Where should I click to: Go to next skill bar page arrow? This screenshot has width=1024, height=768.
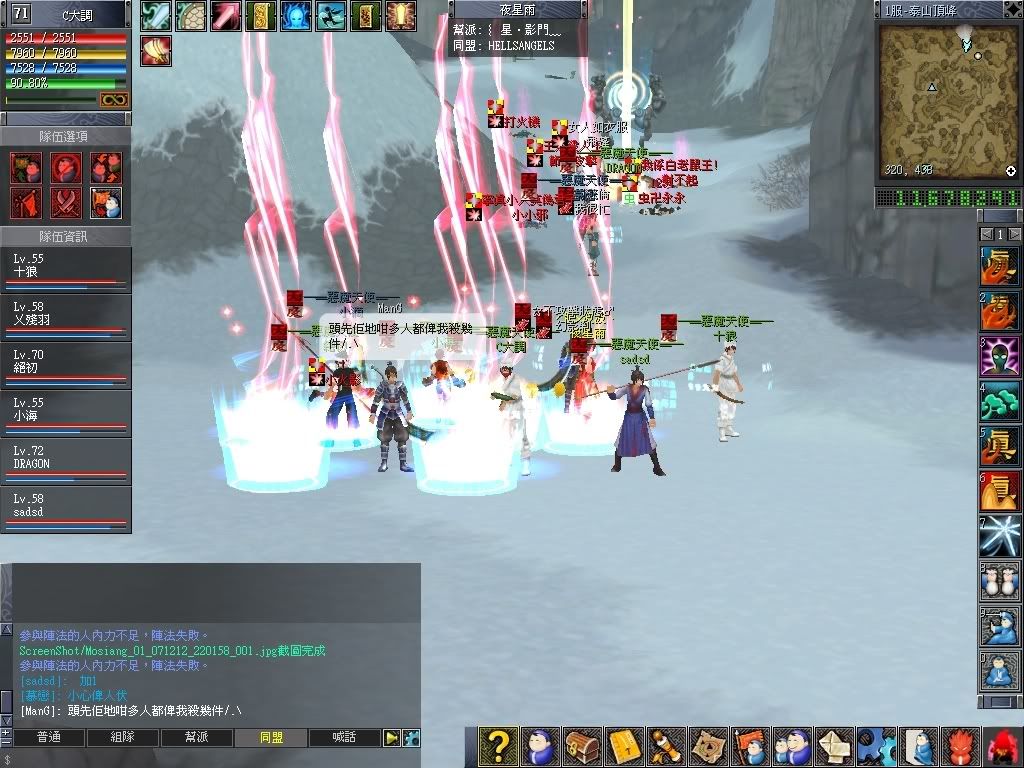click(1015, 234)
